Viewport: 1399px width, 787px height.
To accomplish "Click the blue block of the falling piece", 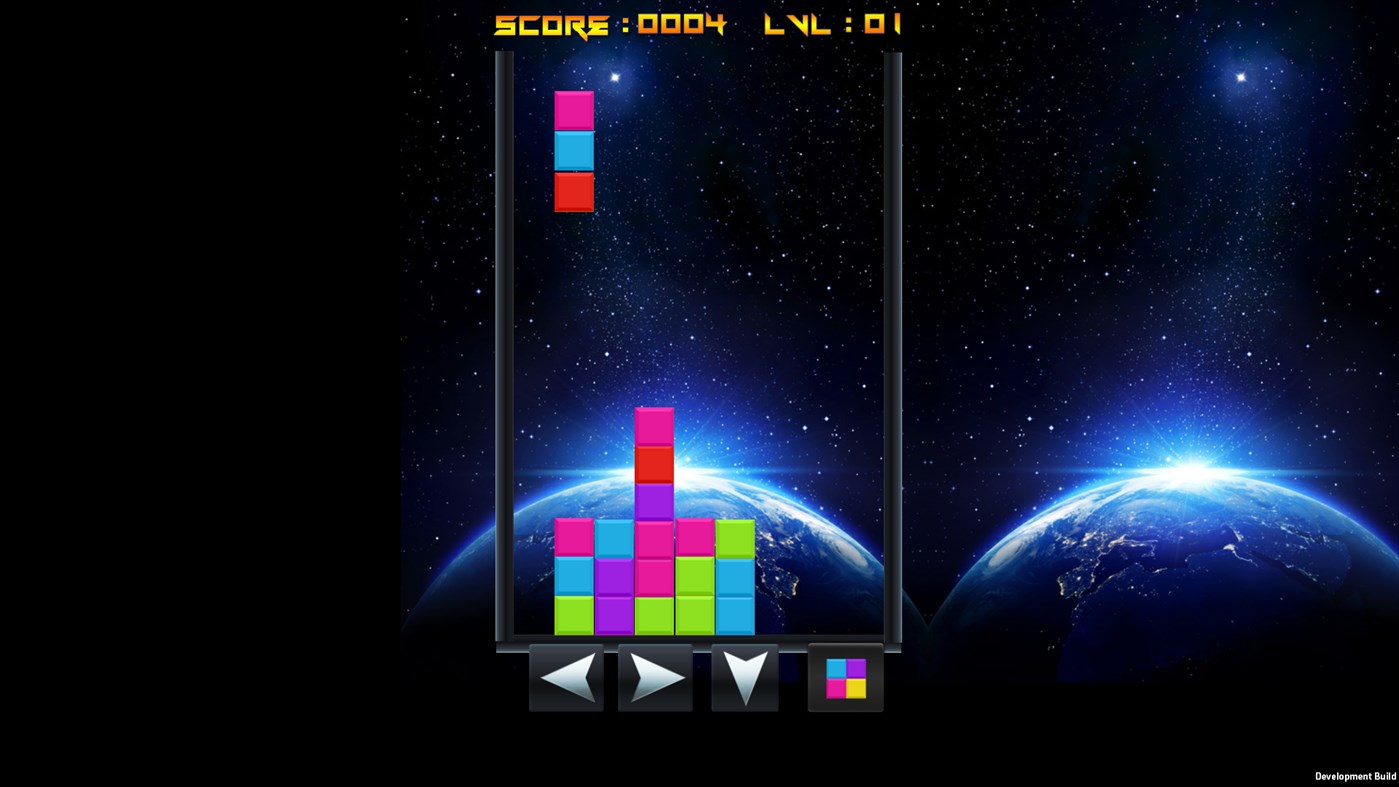I will click(573, 150).
